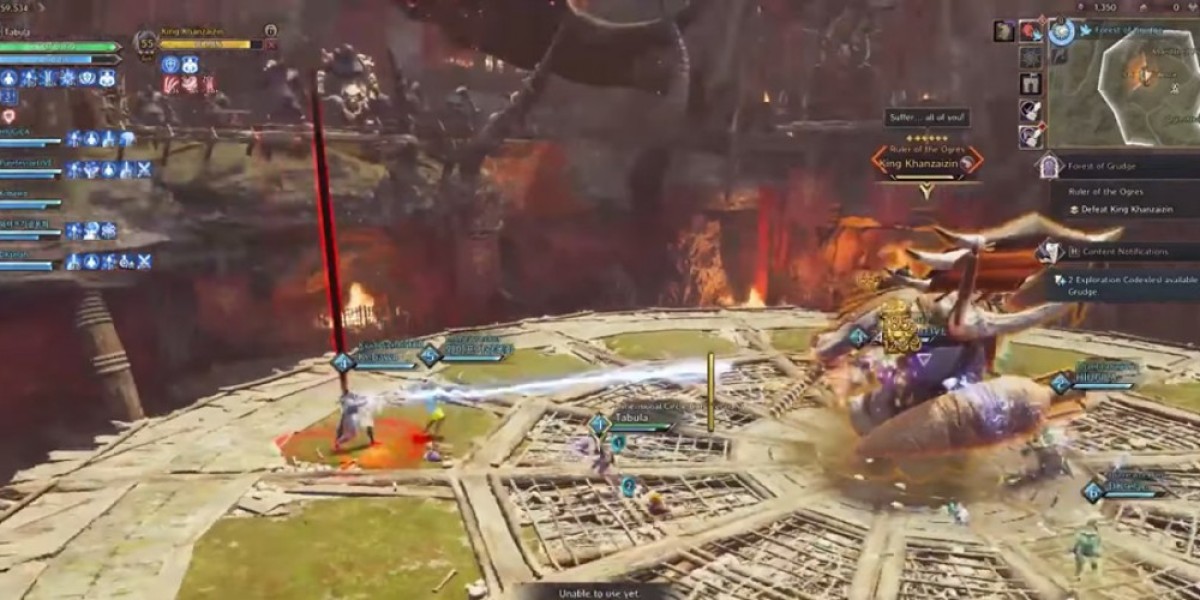This screenshot has height=600, width=1200.
Task: Click the castle gate icon beside minimap
Action: pos(1030,84)
